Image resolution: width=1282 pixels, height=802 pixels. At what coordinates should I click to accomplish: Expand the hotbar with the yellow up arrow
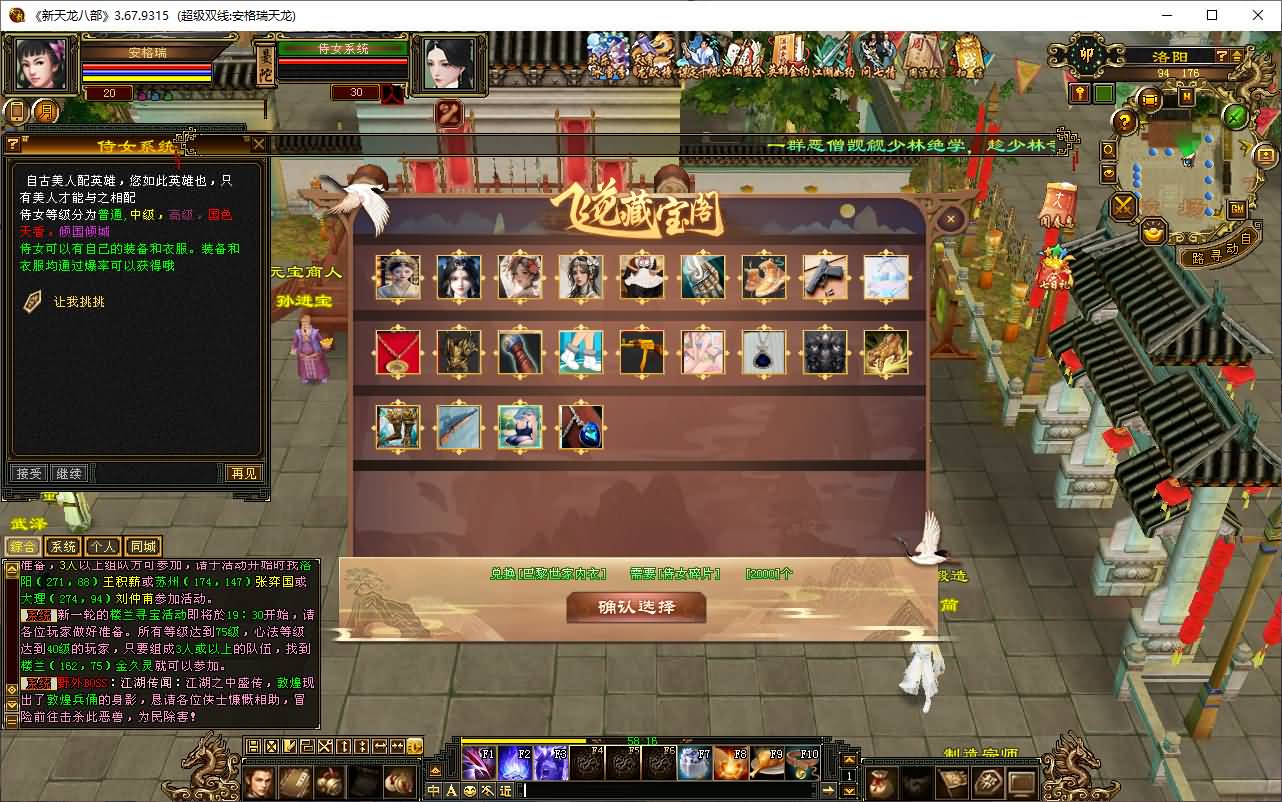850,758
